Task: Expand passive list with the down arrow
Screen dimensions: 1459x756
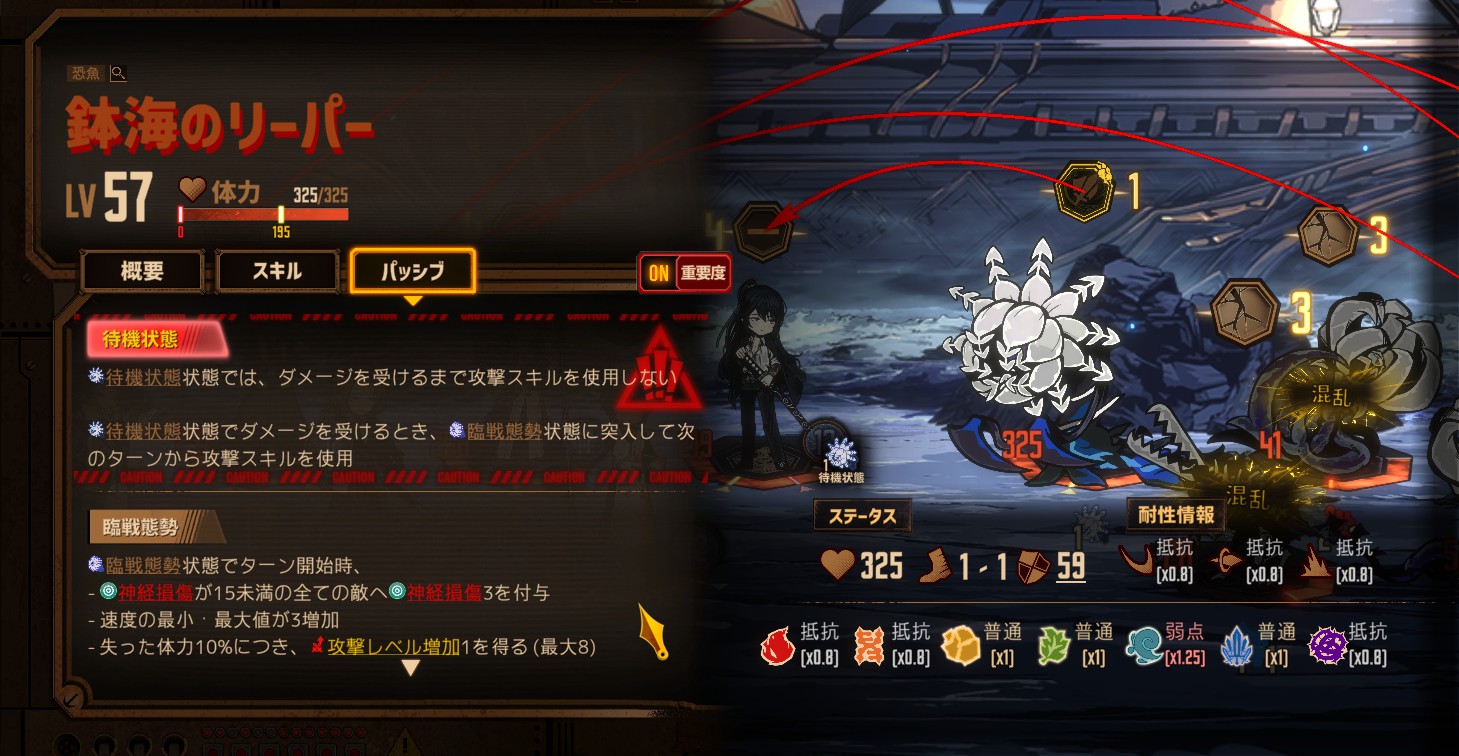Action: click(410, 667)
